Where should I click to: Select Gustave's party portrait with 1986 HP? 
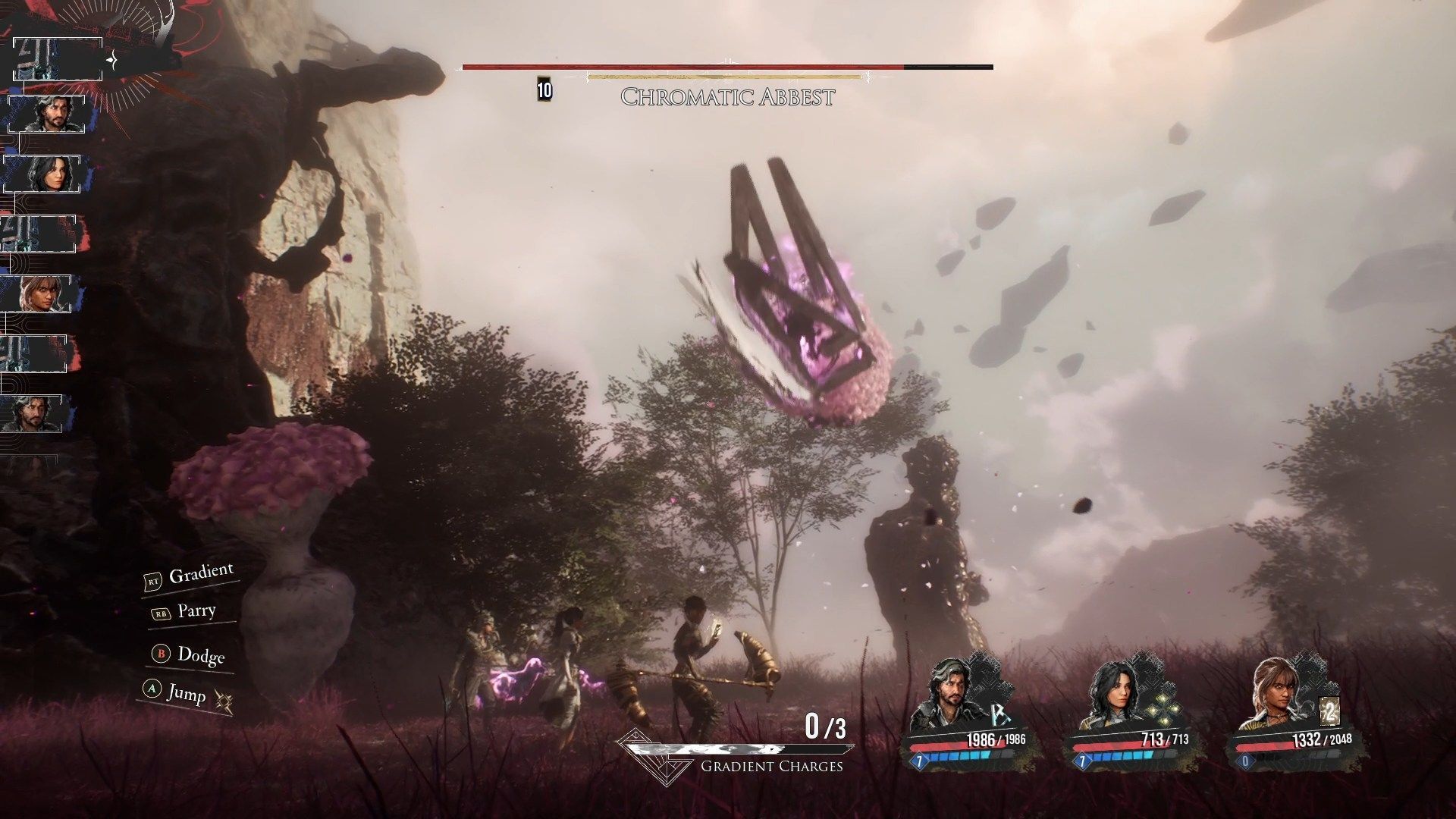click(945, 694)
